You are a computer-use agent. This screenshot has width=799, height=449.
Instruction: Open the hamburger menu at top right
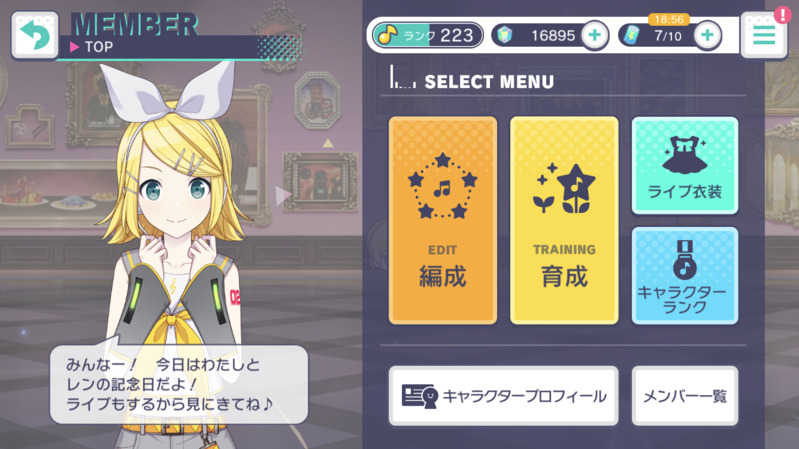coord(765,36)
